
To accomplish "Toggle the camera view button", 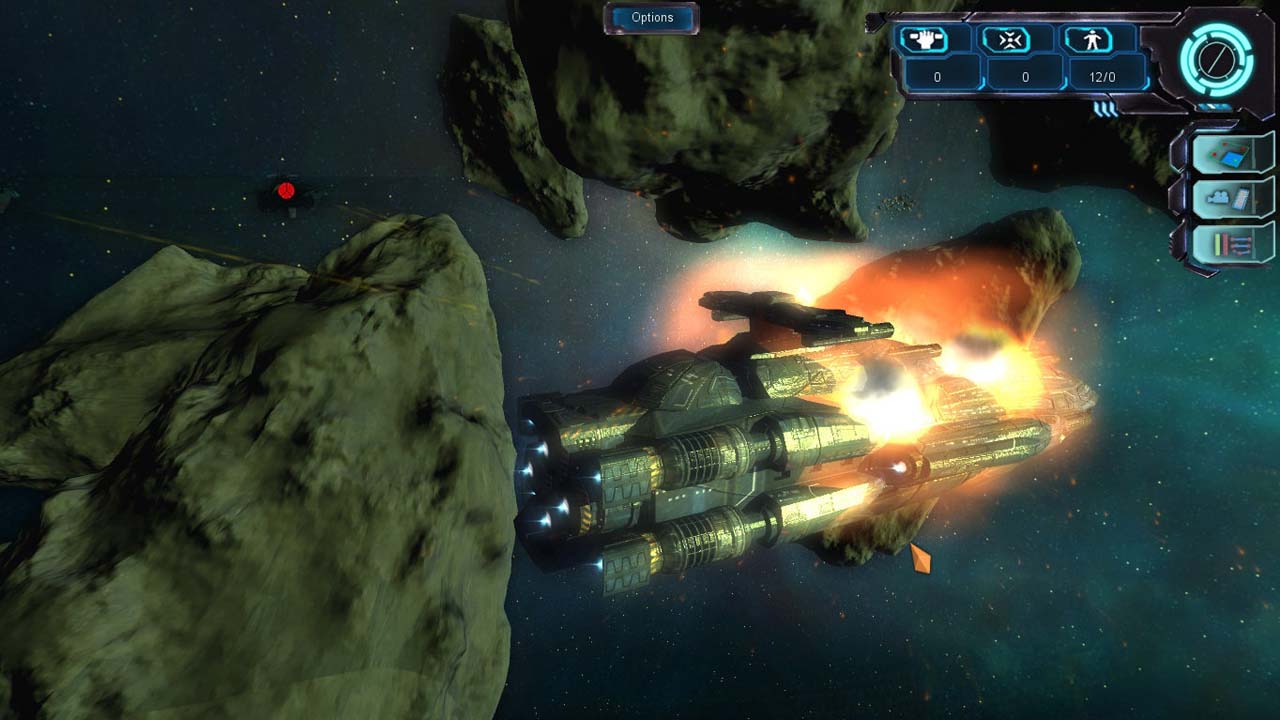I will pyautogui.click(x=1231, y=198).
